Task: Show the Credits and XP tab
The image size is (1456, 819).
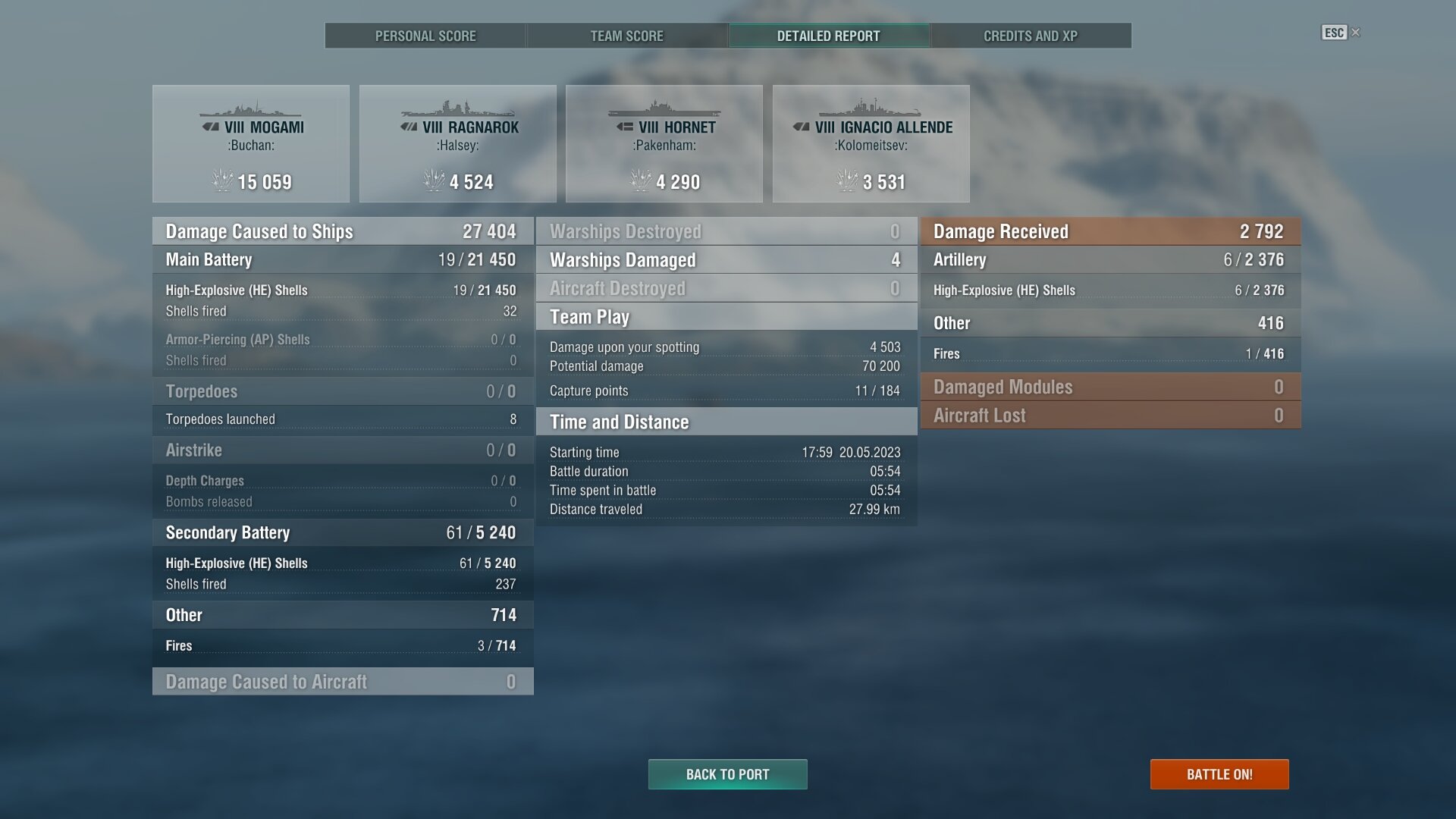Action: click(x=1030, y=36)
